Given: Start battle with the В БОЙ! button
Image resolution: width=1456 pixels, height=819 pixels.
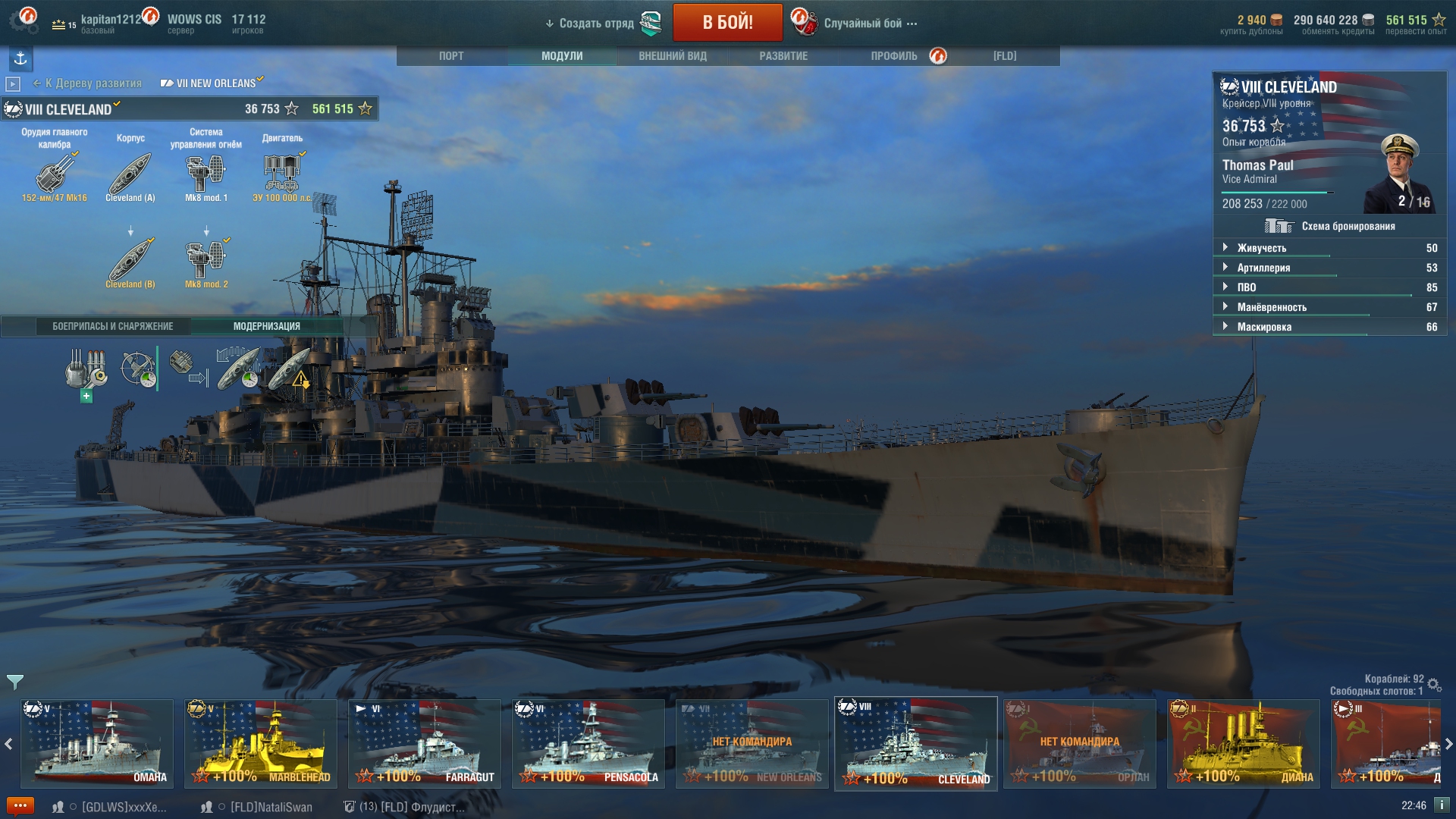Looking at the screenshot, I should coord(727,22).
